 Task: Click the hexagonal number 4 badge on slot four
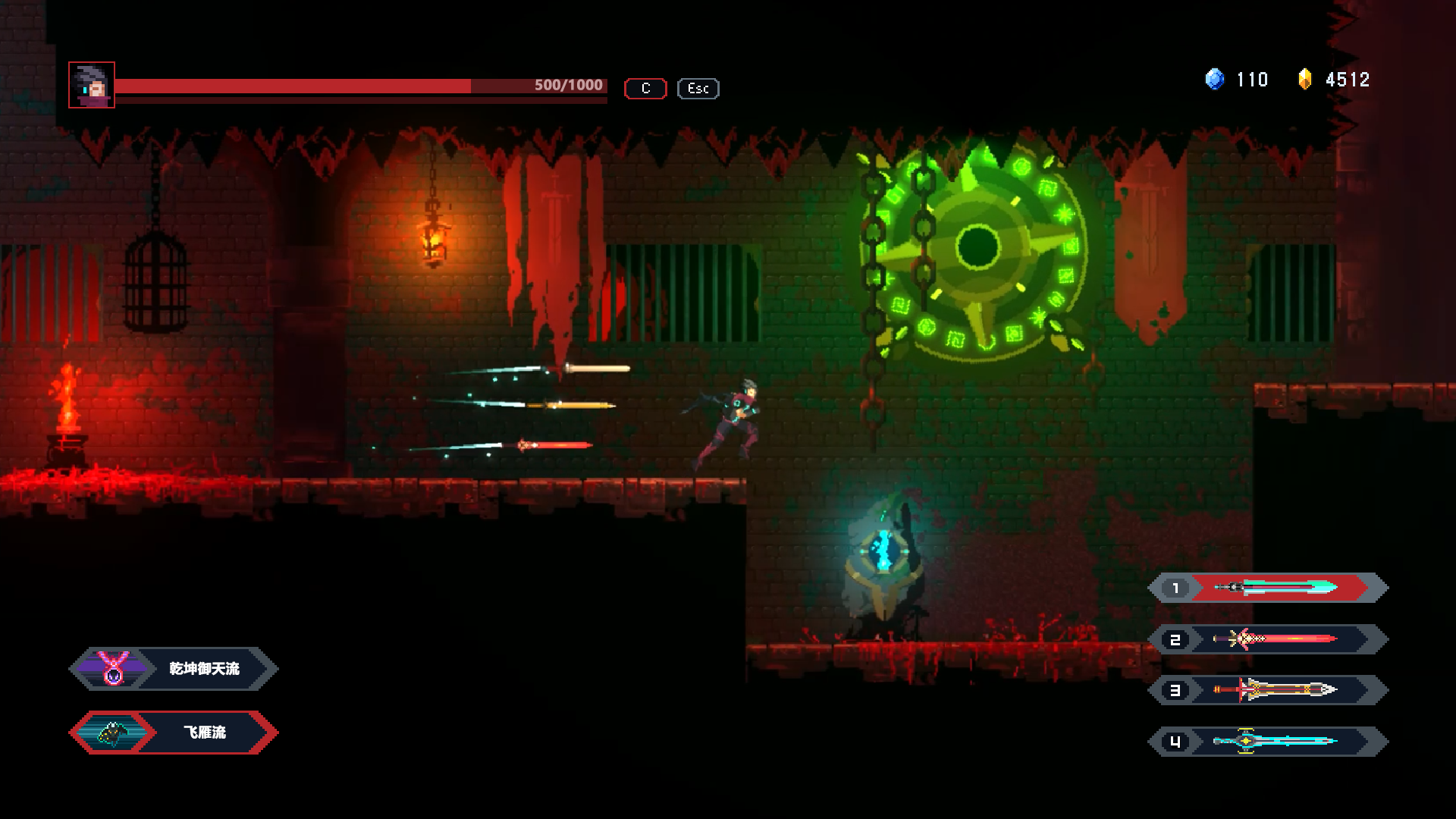point(1176,742)
